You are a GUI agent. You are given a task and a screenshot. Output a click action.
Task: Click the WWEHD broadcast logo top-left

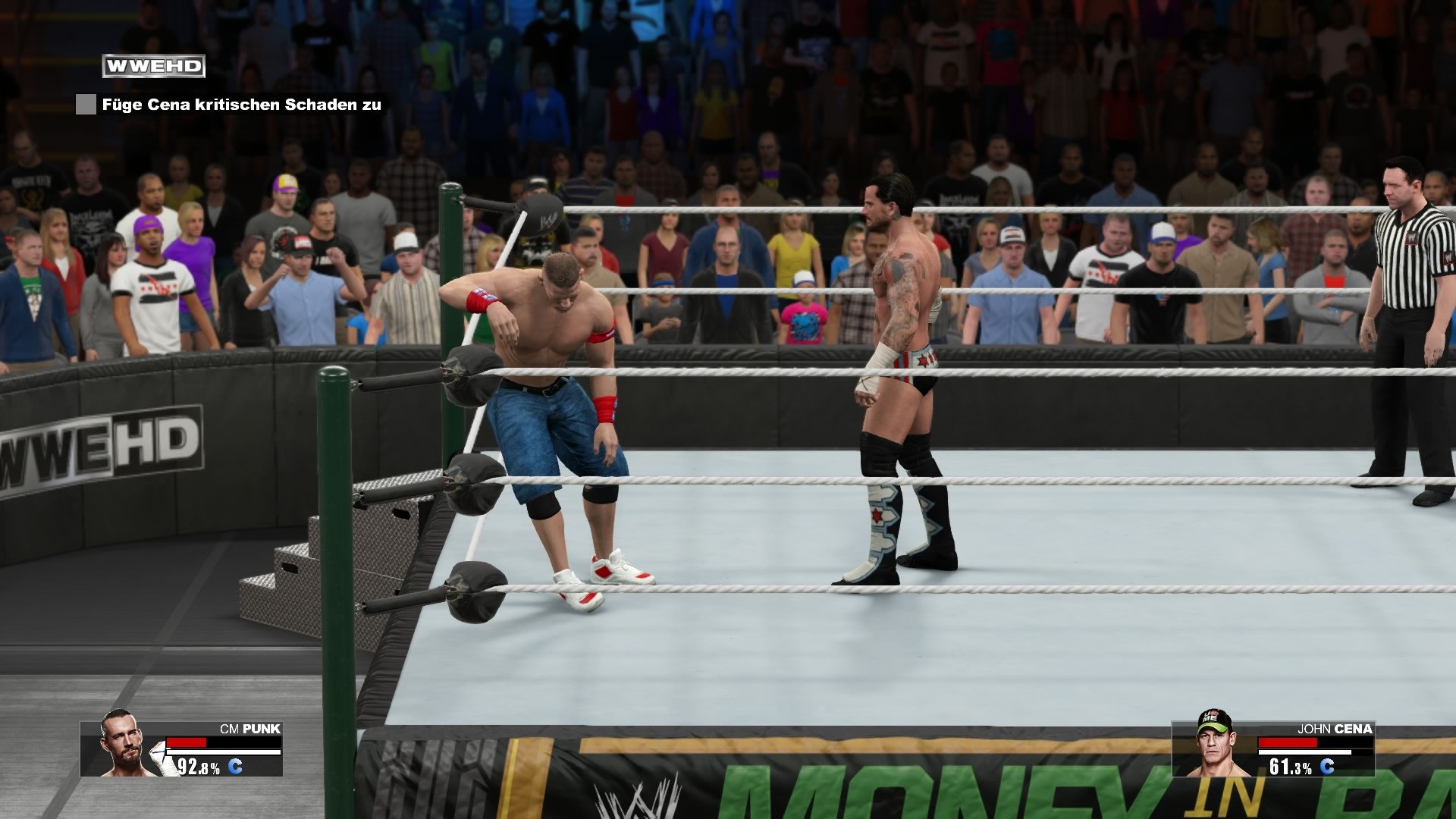[x=154, y=66]
